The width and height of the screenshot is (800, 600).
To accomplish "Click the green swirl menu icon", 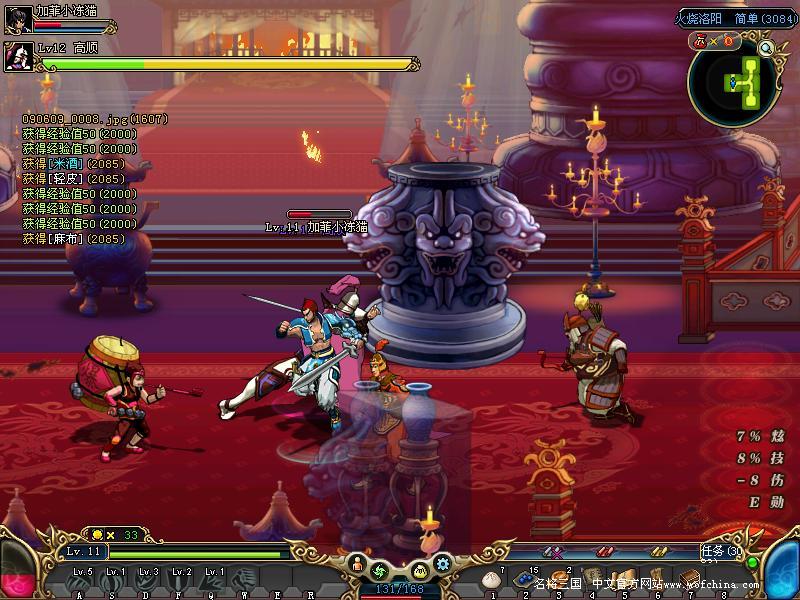I will tap(380, 571).
